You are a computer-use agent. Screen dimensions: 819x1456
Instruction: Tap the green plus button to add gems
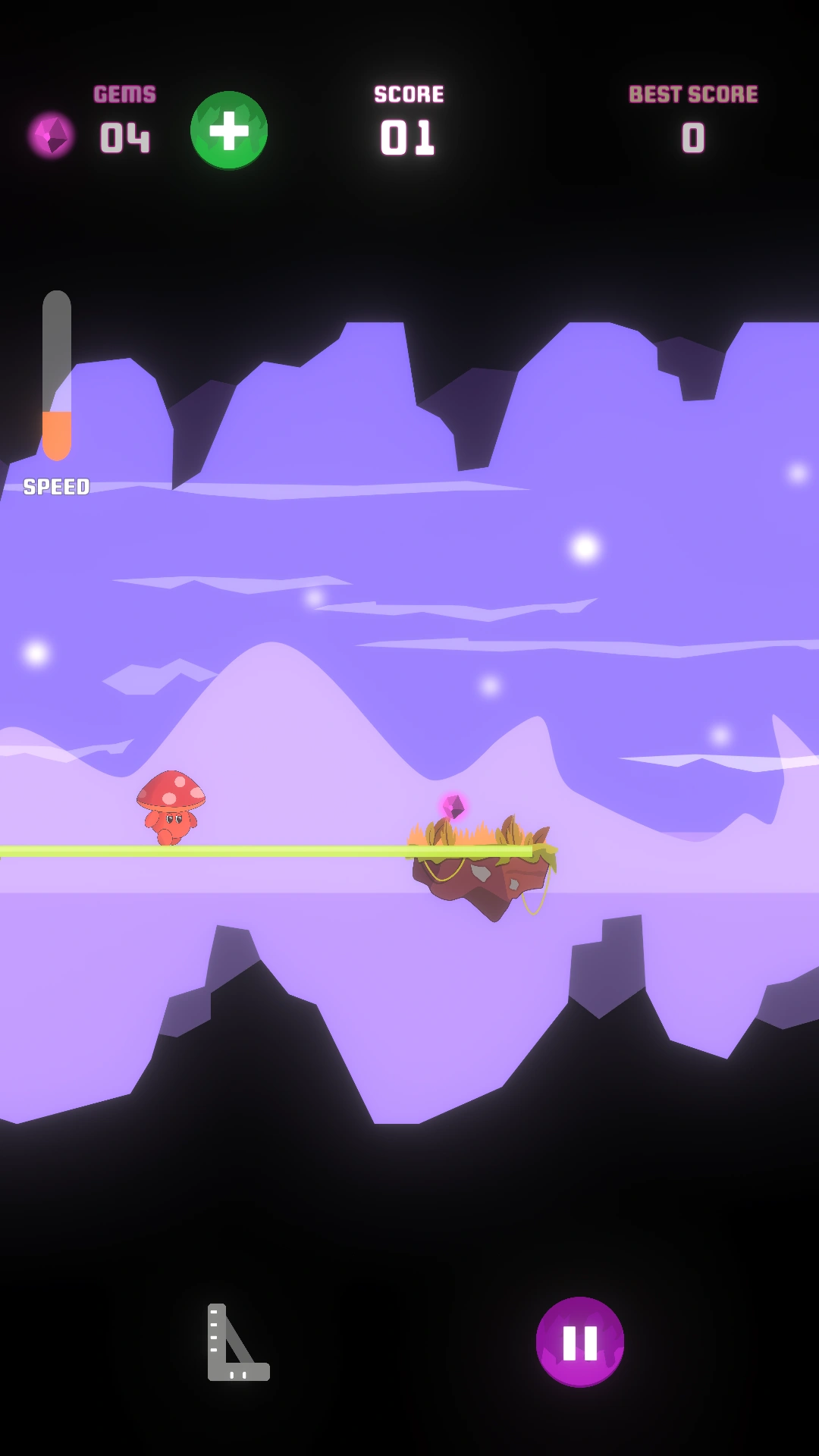coord(229,130)
